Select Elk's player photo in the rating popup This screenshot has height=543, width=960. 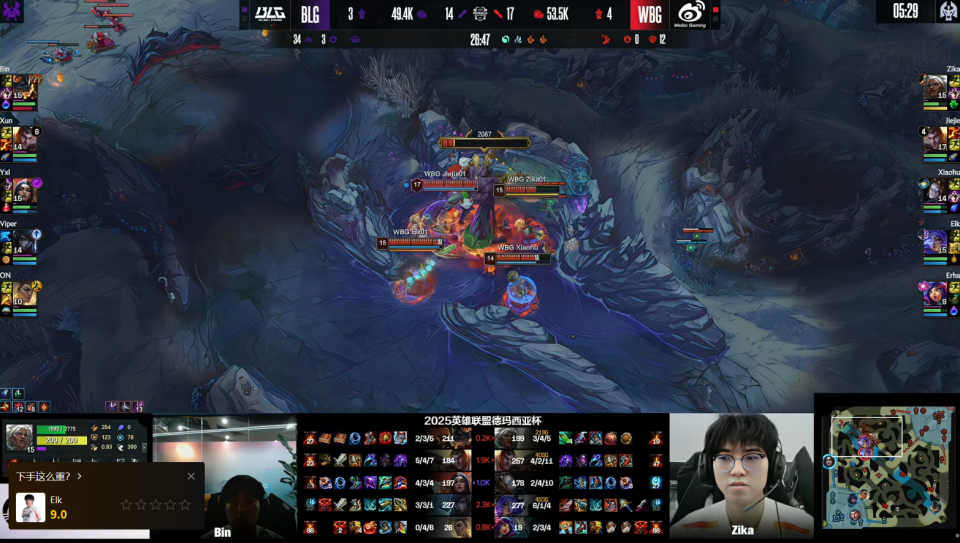point(30,506)
